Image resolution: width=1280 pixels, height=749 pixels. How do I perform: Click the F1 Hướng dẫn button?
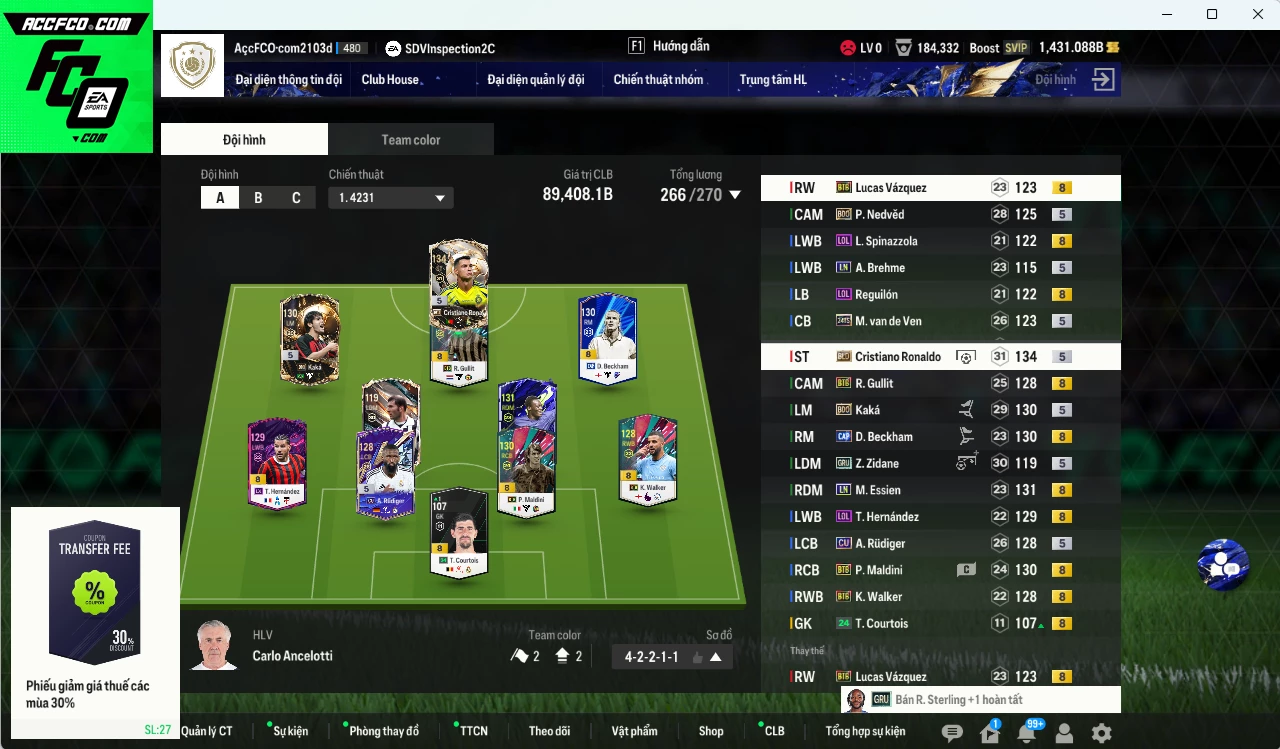672,45
